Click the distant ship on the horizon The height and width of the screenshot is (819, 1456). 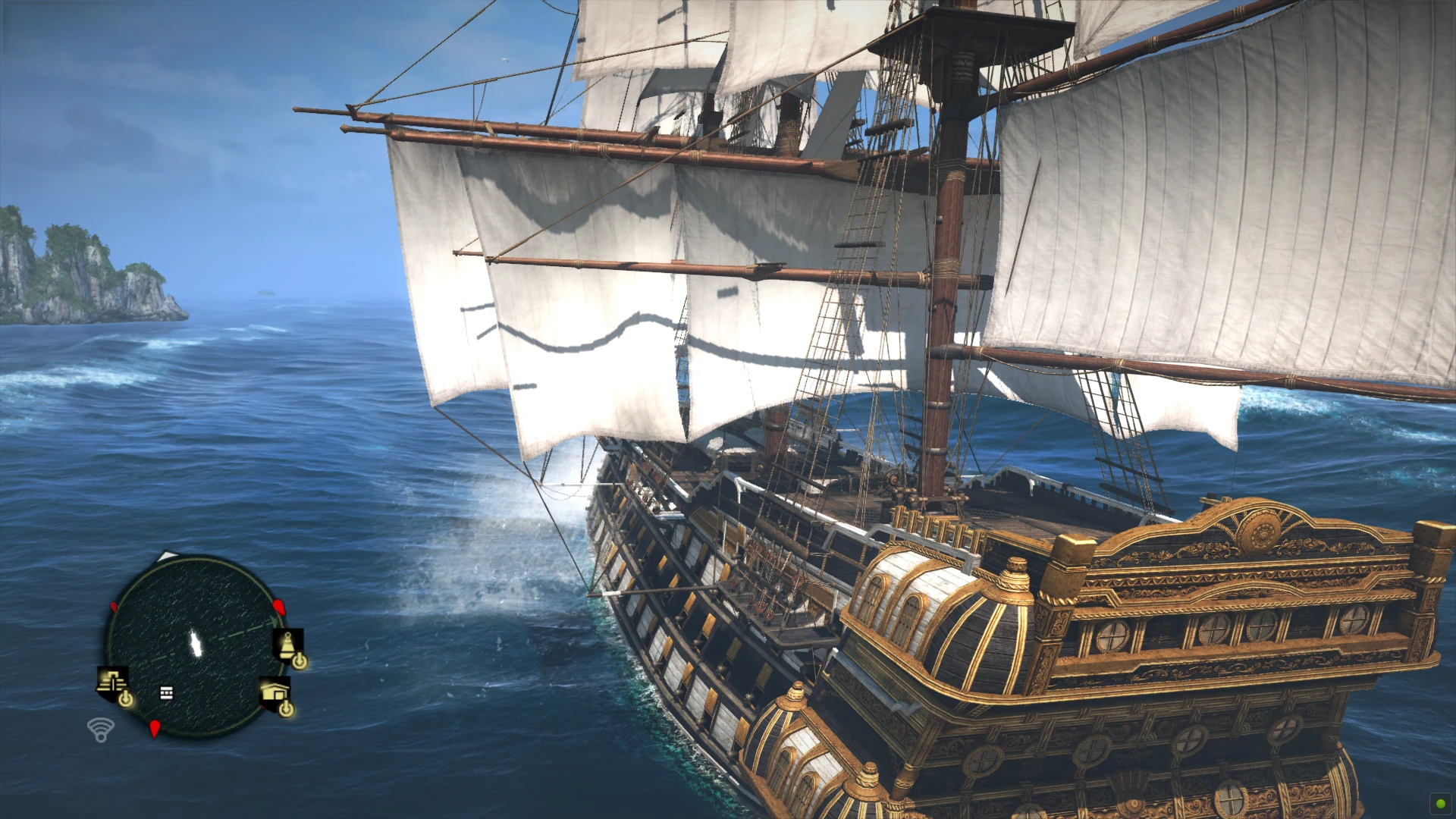(x=265, y=290)
